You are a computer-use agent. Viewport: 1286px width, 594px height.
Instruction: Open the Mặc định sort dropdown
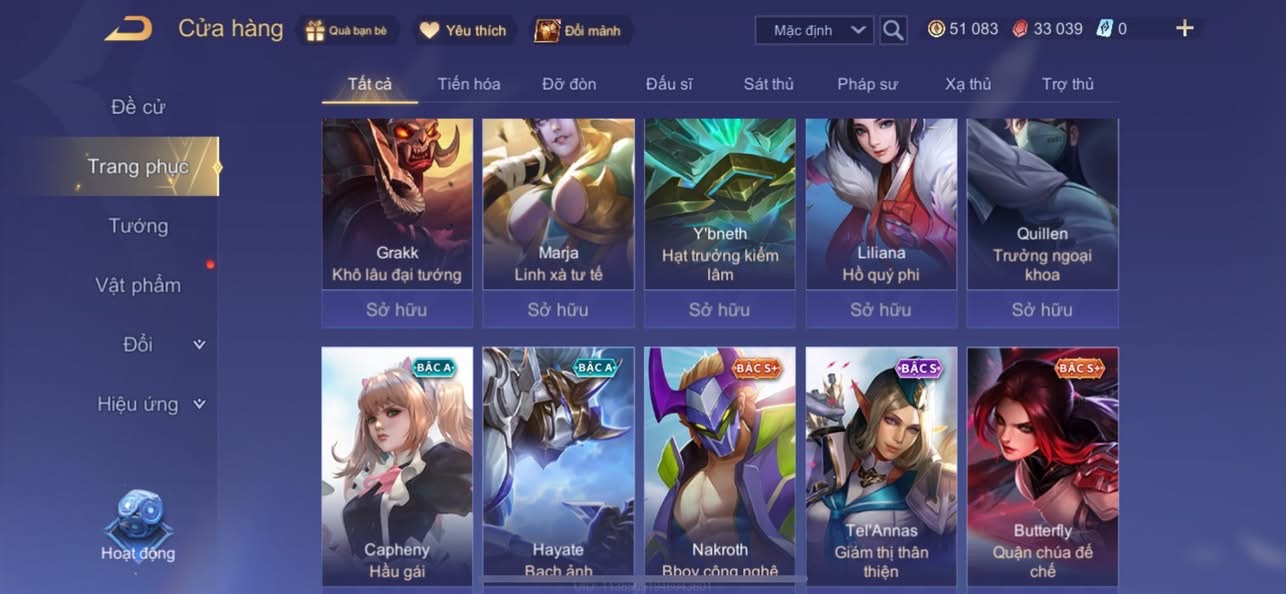coord(814,30)
